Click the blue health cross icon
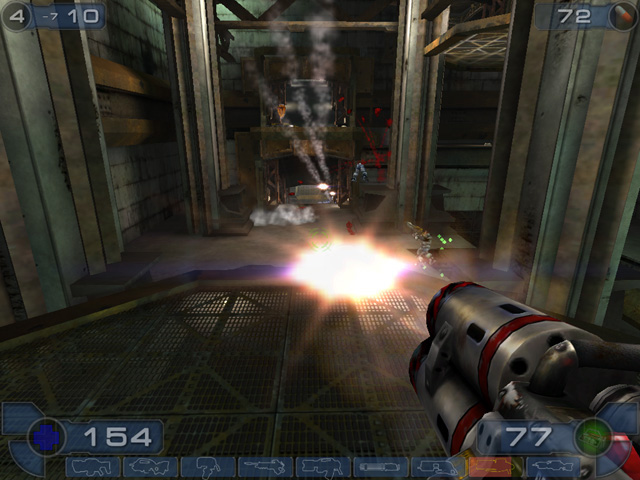Image resolution: width=640 pixels, height=480 pixels. point(45,437)
